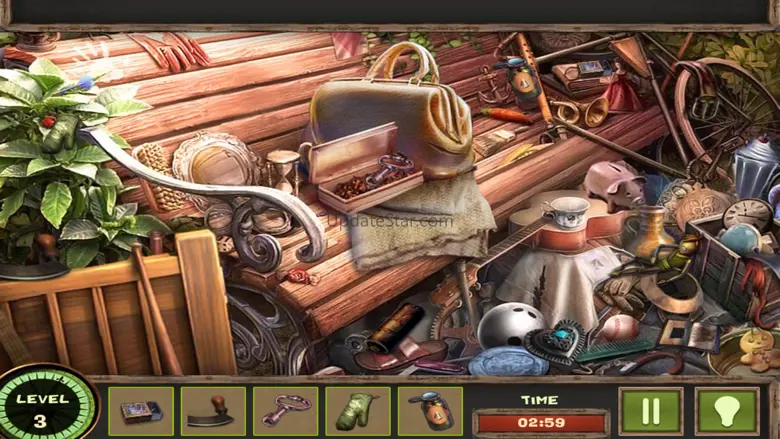Choose the orange spray bottle slot
780x439 pixels.
(430, 411)
